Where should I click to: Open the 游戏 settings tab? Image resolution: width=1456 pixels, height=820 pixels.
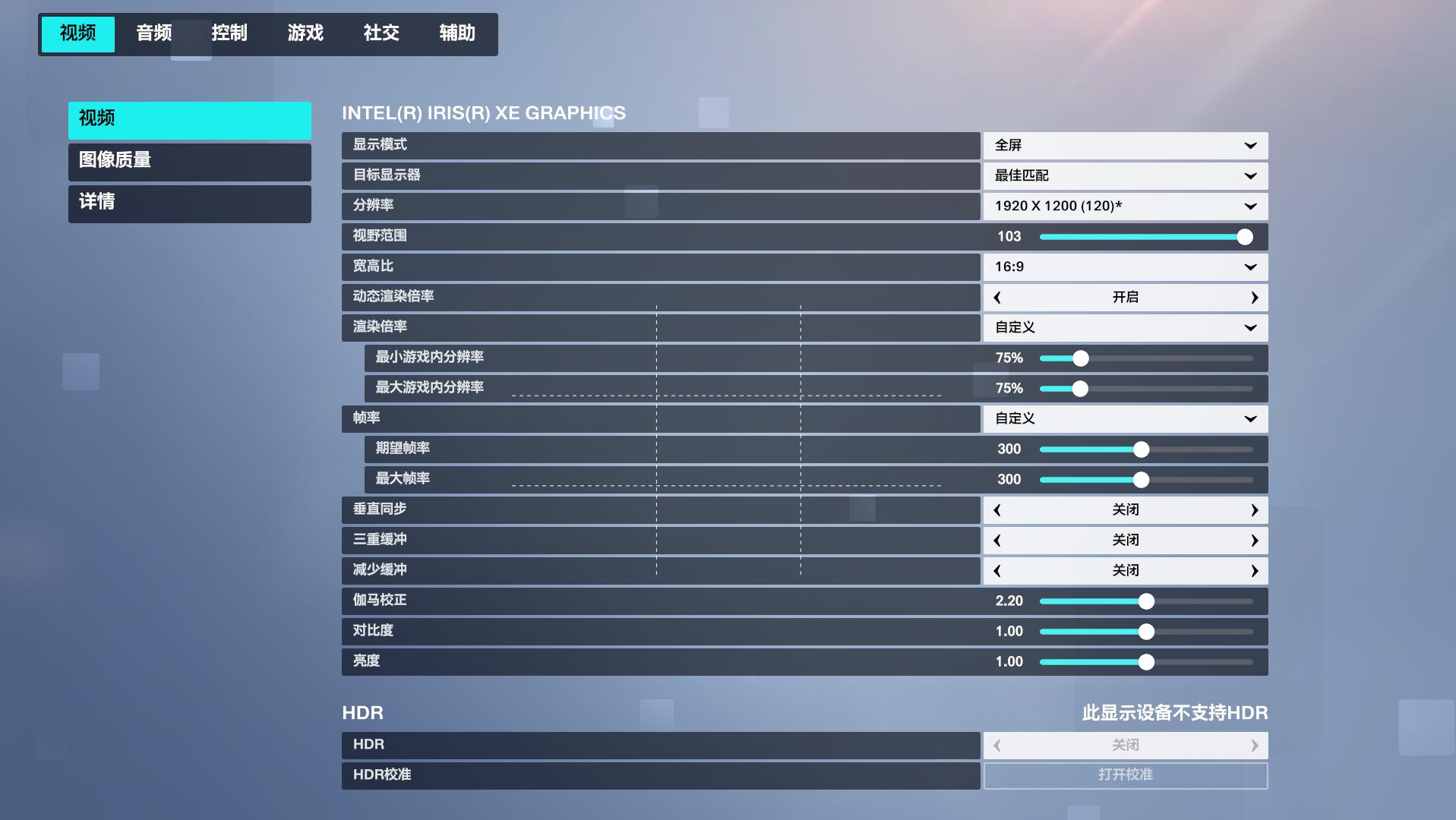tap(305, 33)
